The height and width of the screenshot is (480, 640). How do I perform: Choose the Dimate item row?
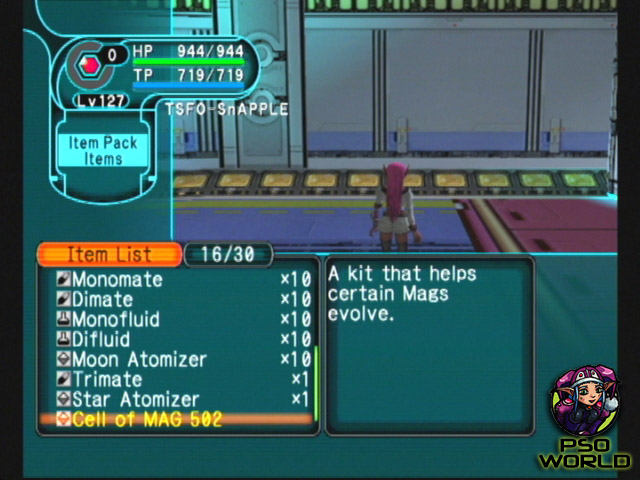pos(102,300)
